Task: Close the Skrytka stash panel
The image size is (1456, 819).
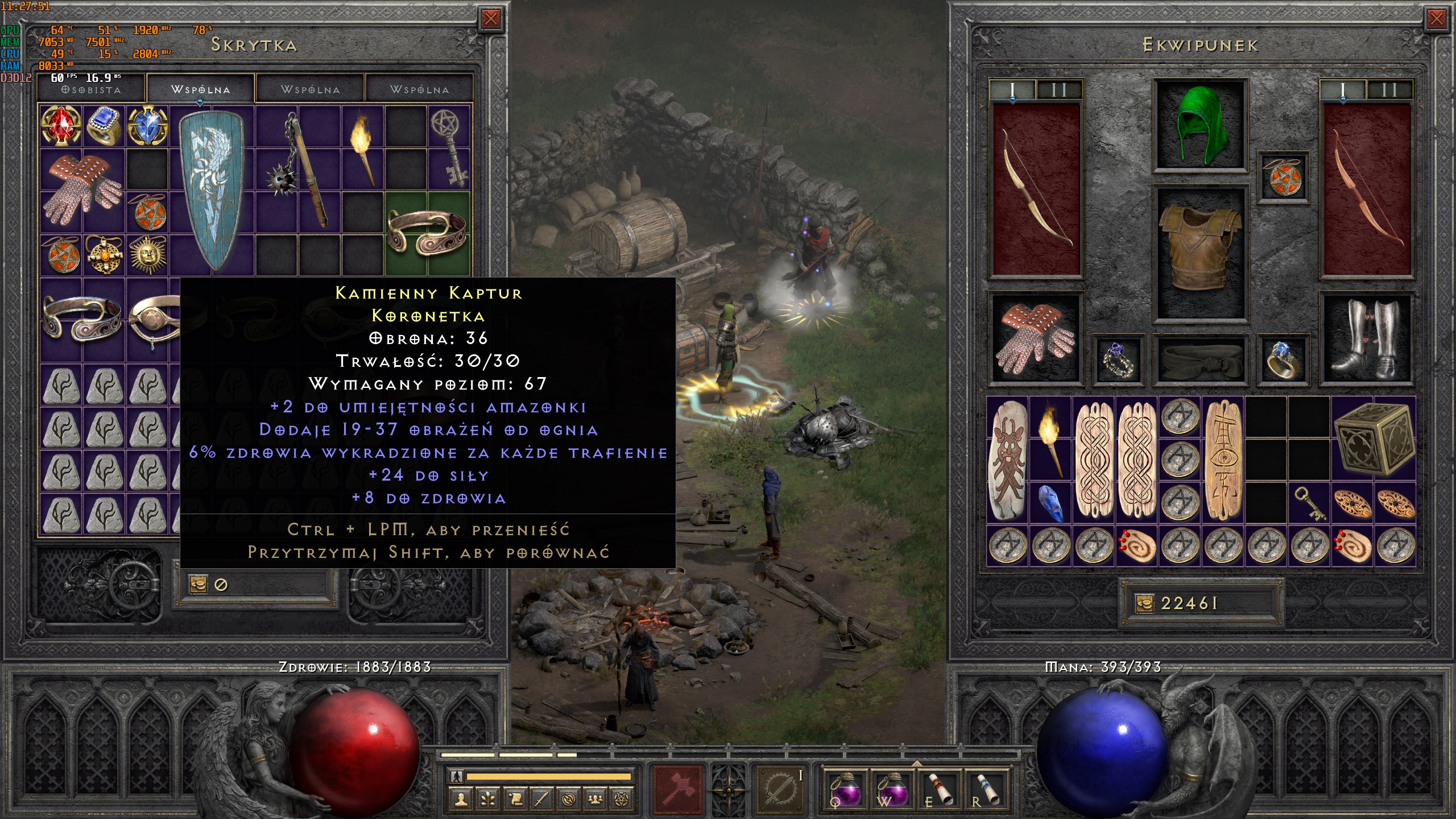Action: [490, 19]
